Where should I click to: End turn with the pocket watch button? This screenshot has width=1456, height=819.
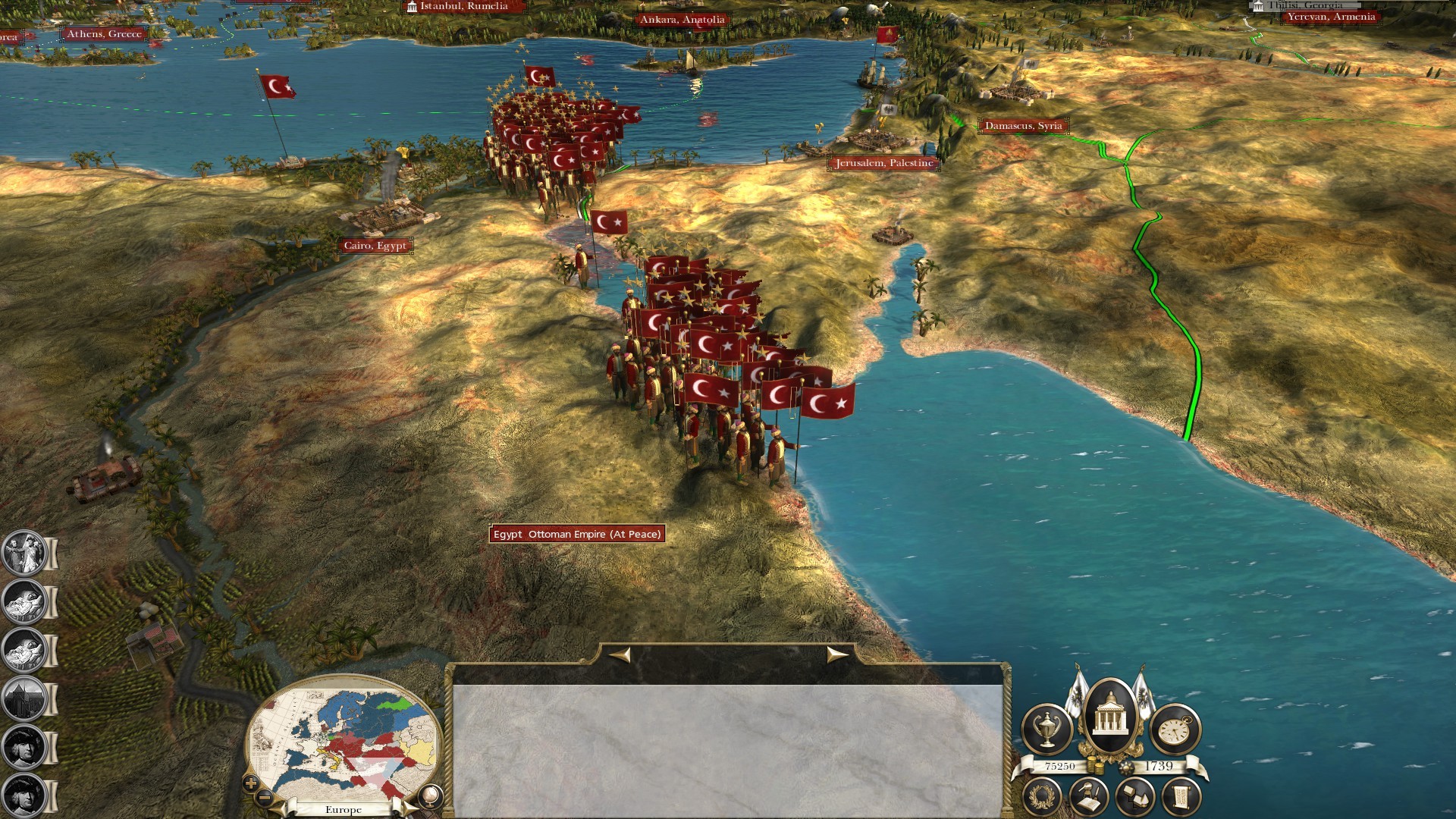tap(1175, 730)
